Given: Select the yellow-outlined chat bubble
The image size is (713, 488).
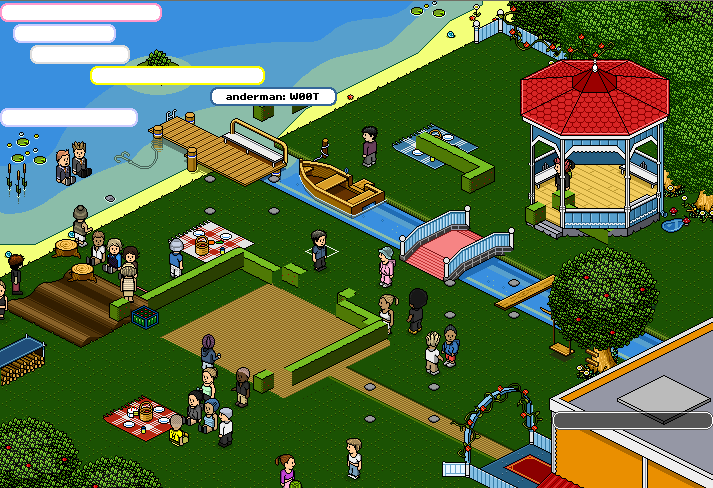Looking at the screenshot, I should click(x=177, y=76).
